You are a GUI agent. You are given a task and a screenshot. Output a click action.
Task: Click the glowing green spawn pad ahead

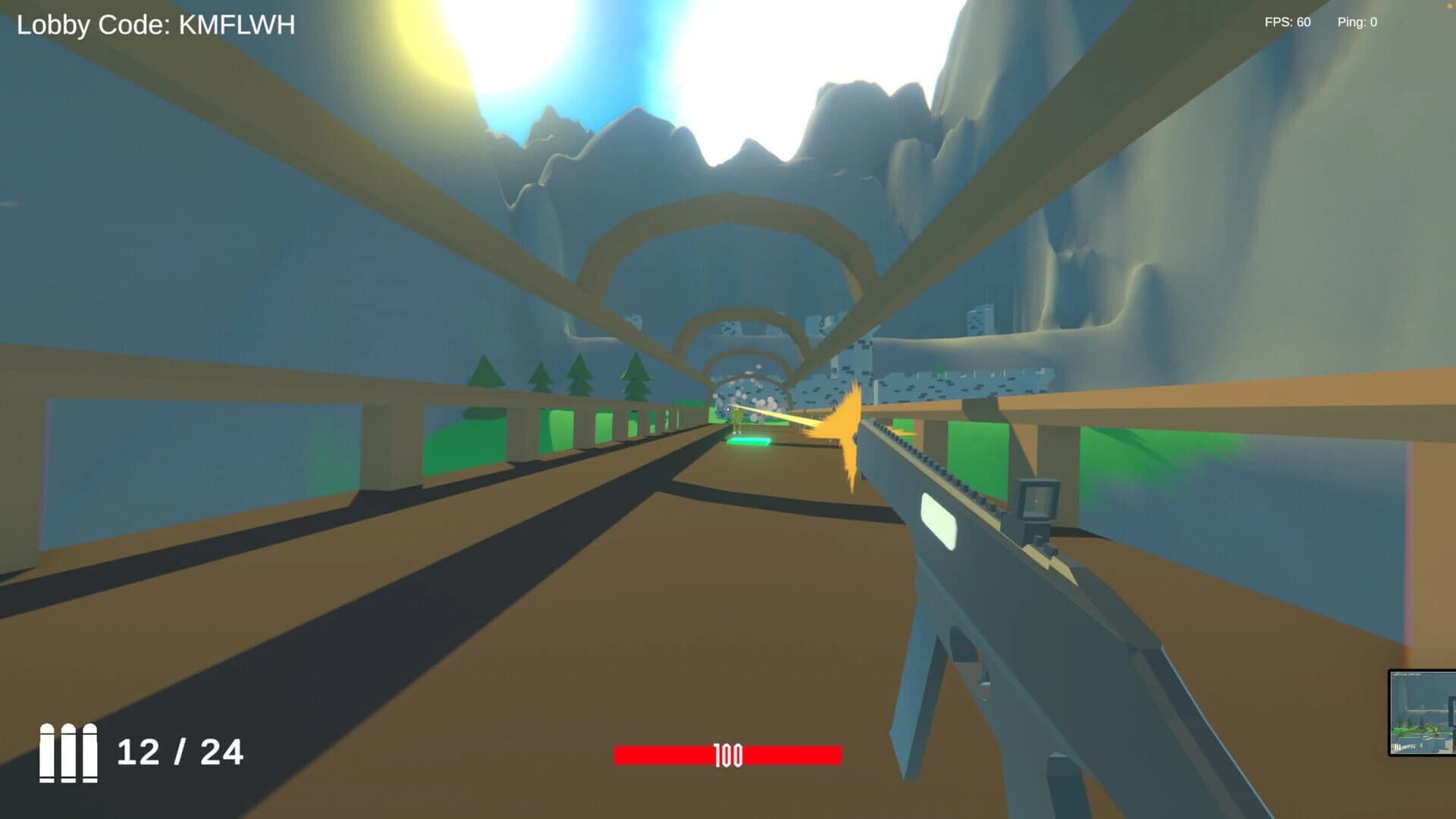point(747,440)
